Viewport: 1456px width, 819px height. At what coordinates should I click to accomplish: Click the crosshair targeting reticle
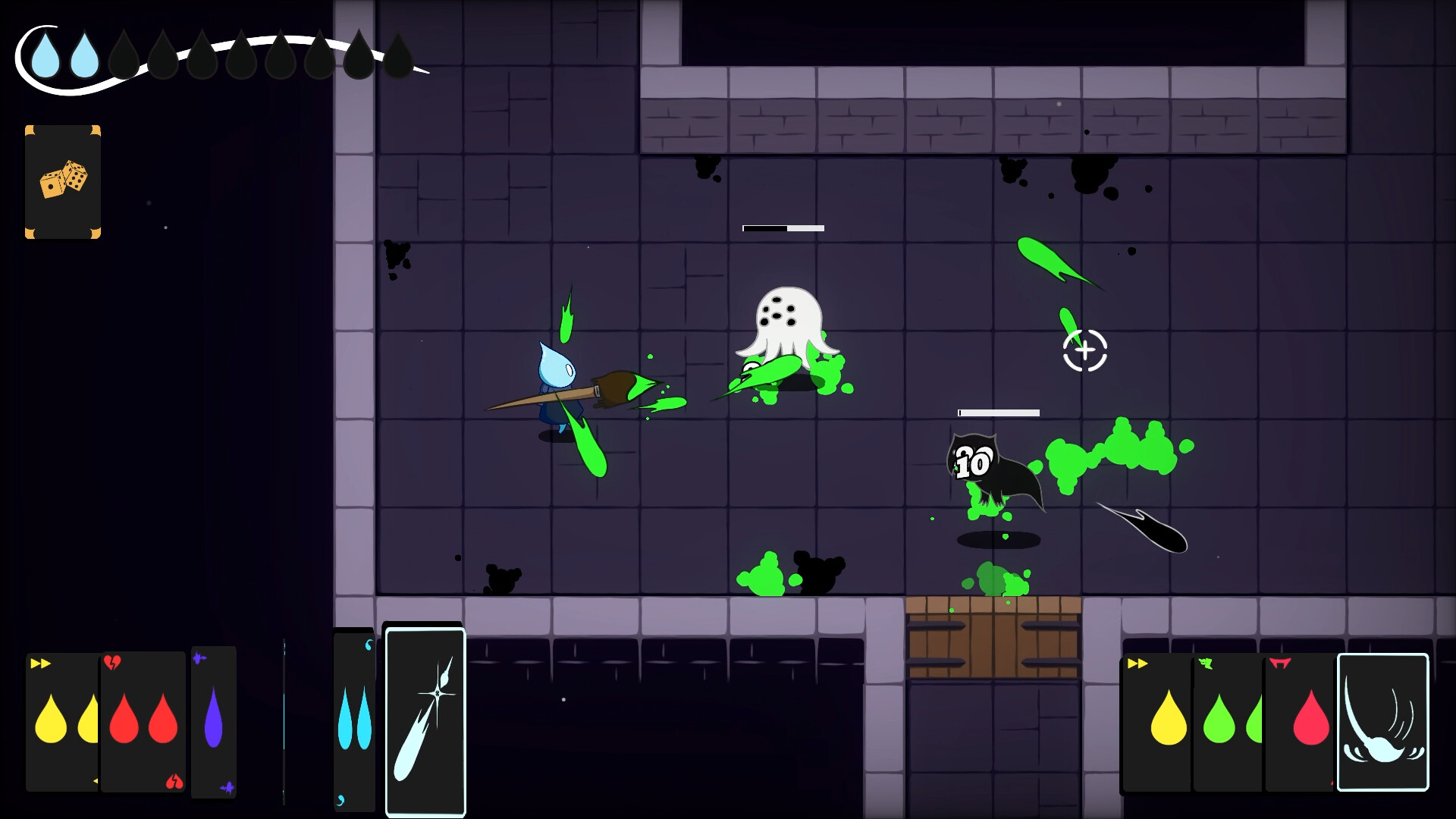tap(1084, 351)
